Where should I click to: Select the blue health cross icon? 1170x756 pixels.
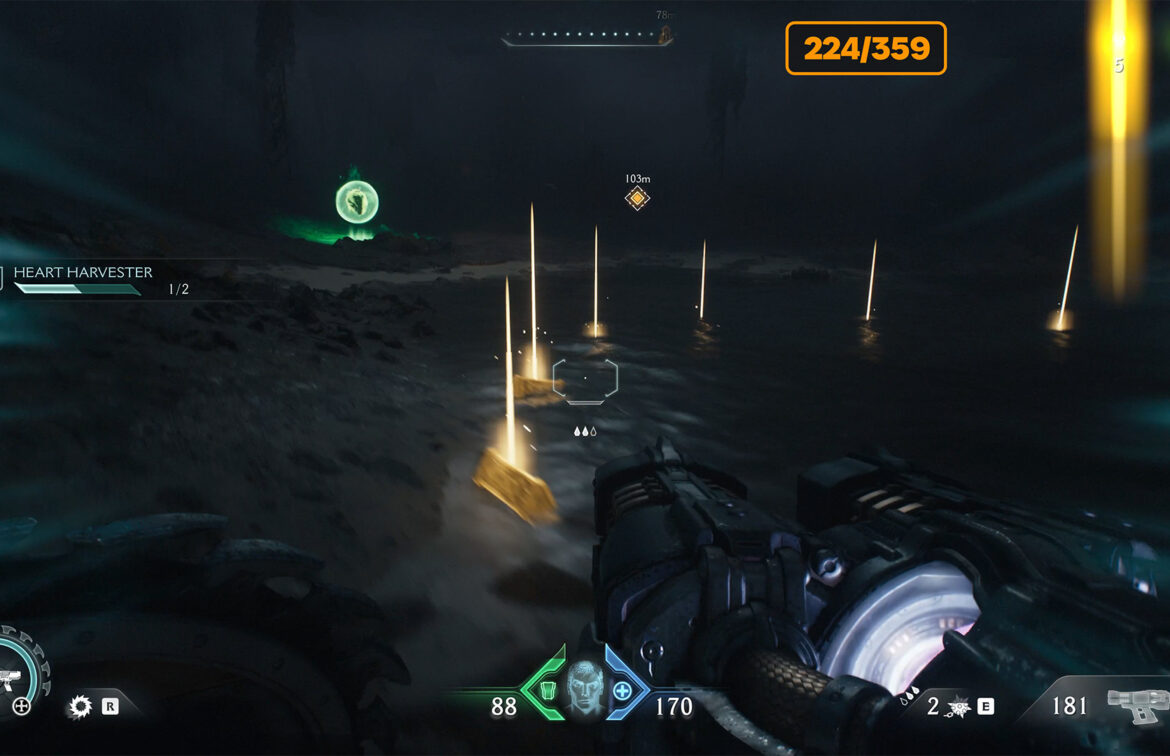623,690
